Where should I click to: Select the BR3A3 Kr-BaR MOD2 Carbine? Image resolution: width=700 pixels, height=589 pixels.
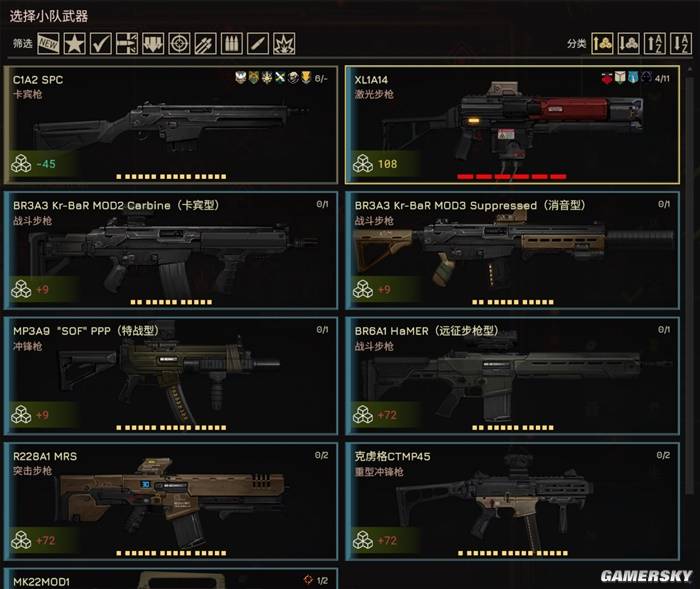click(170, 250)
